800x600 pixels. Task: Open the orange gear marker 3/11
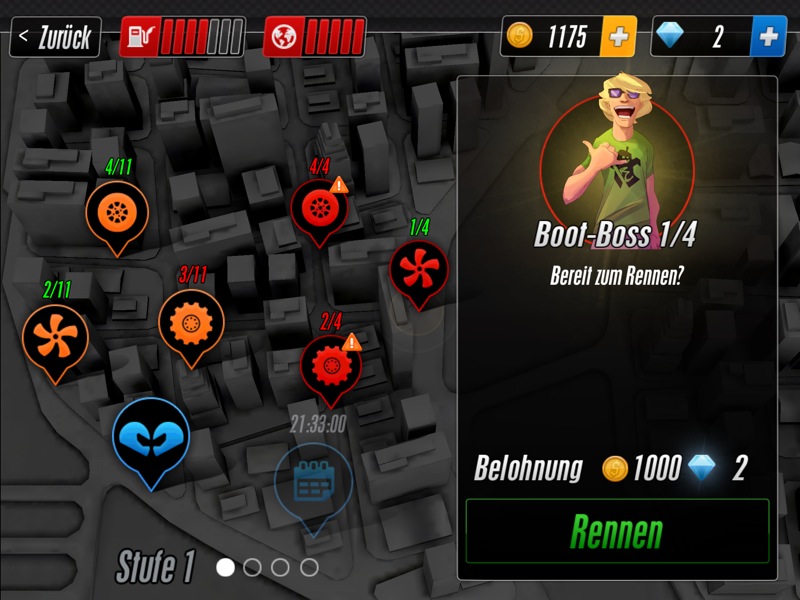click(x=191, y=322)
